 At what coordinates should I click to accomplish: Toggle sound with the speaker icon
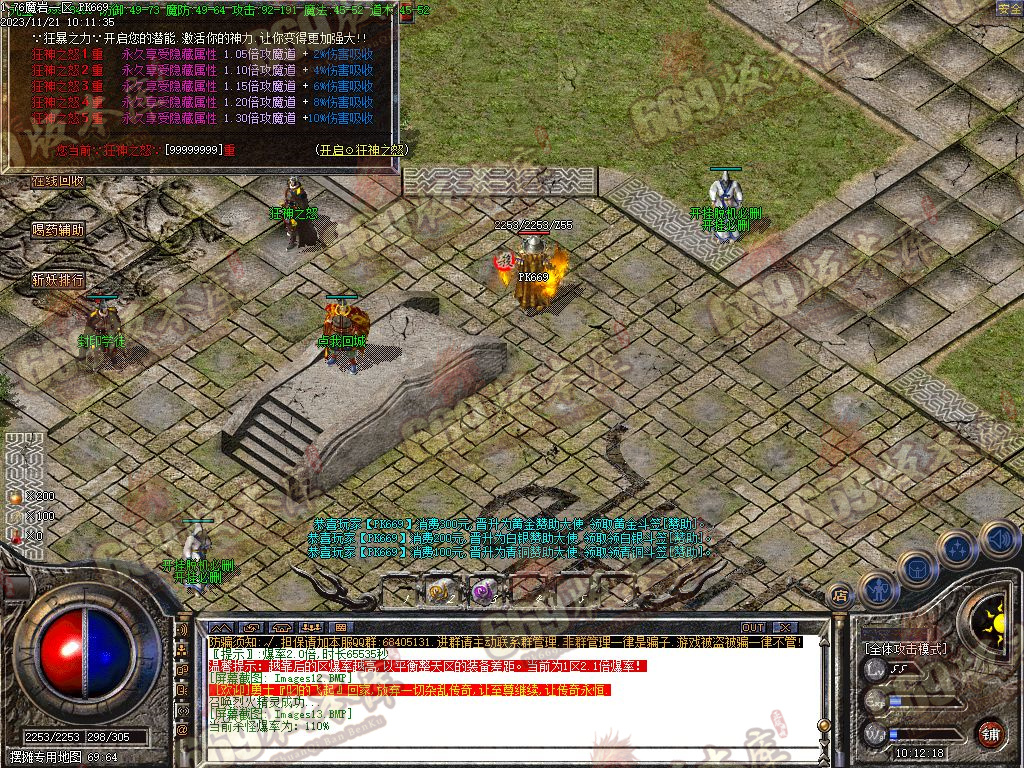point(996,538)
